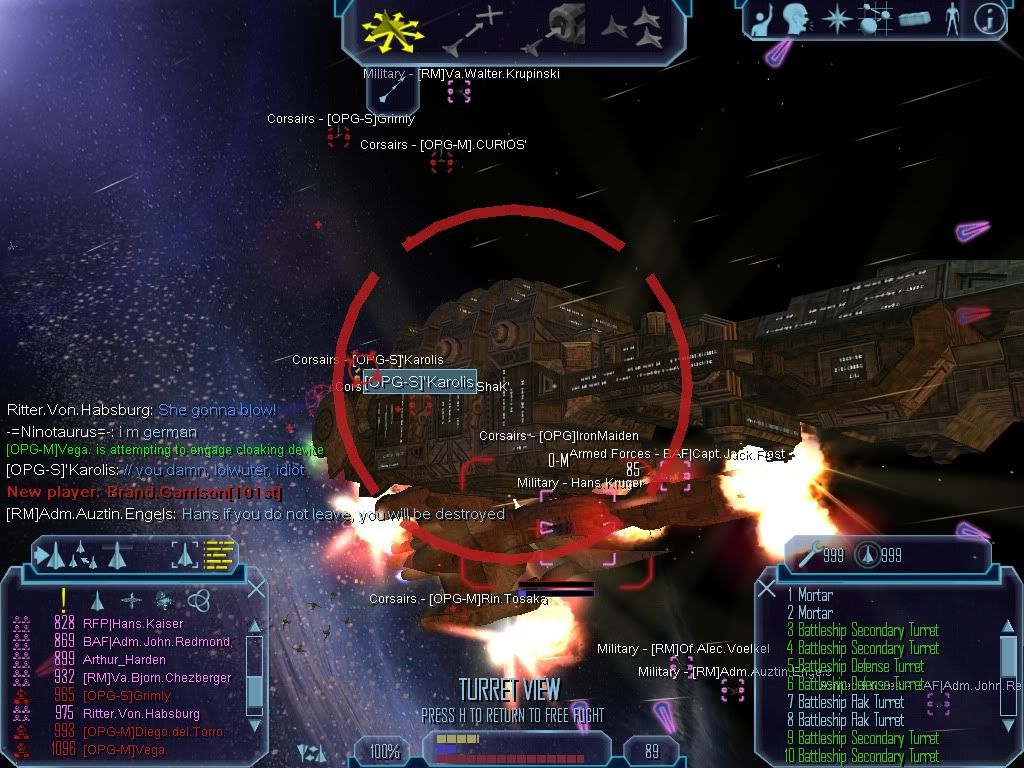Toggle the number 7 Battleship Flak Turret
The height and width of the screenshot is (768, 1024).
pyautogui.click(x=850, y=702)
